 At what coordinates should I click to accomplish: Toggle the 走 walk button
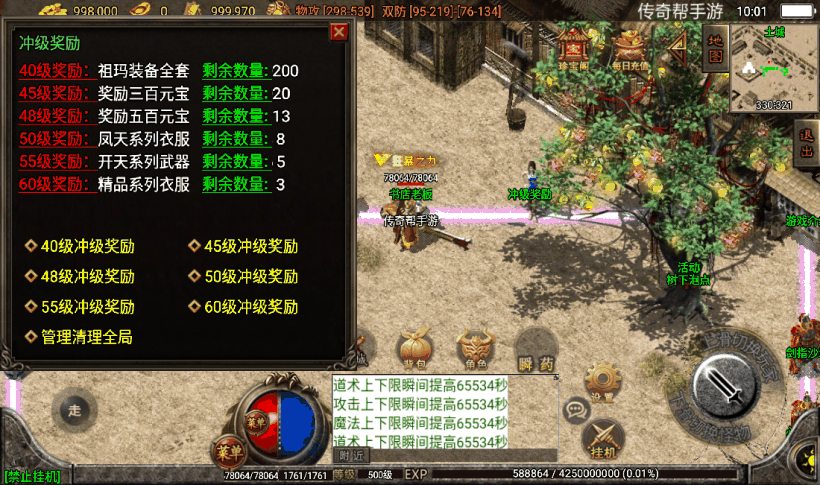(x=73, y=409)
